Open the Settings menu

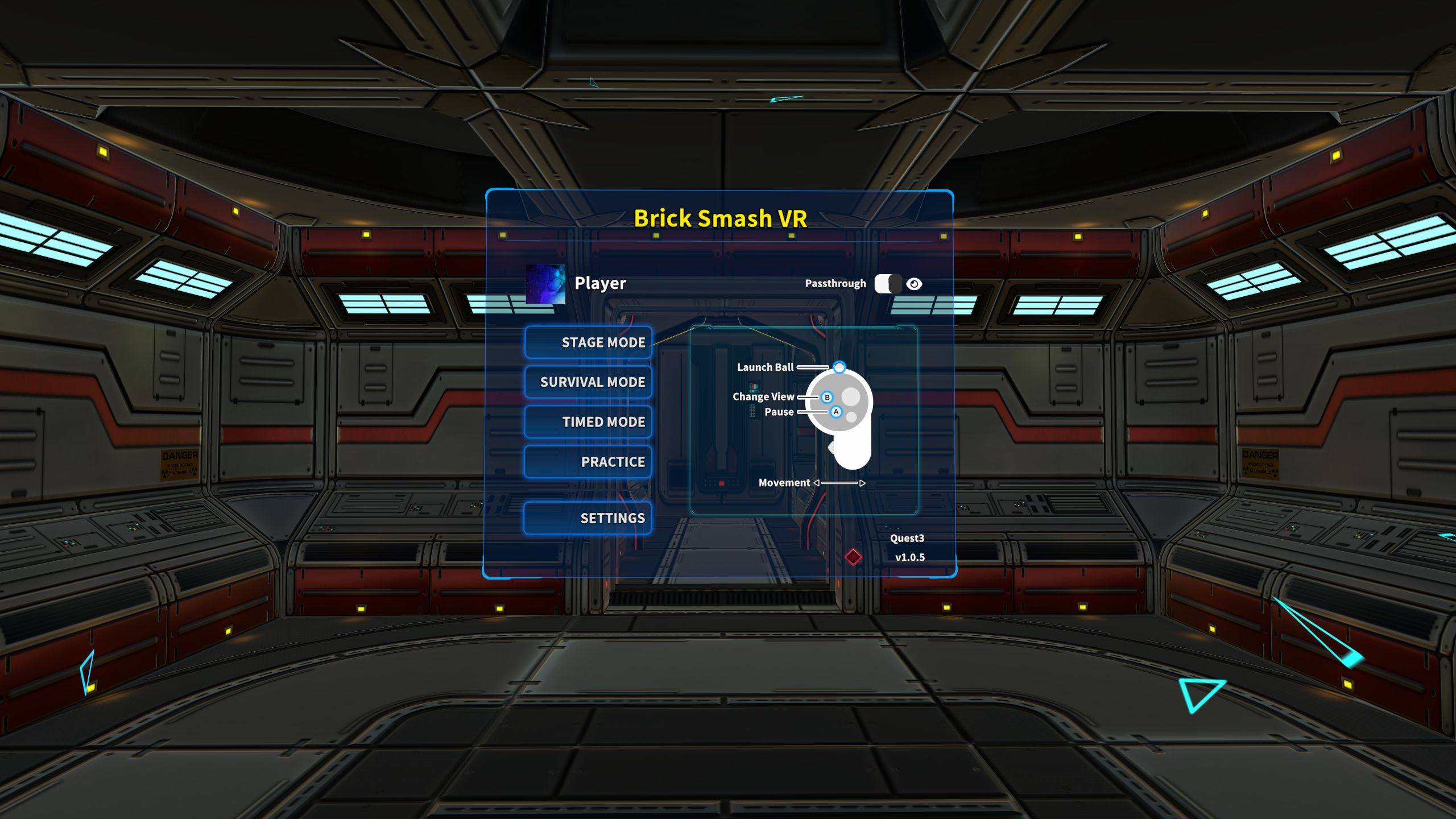pyautogui.click(x=588, y=518)
